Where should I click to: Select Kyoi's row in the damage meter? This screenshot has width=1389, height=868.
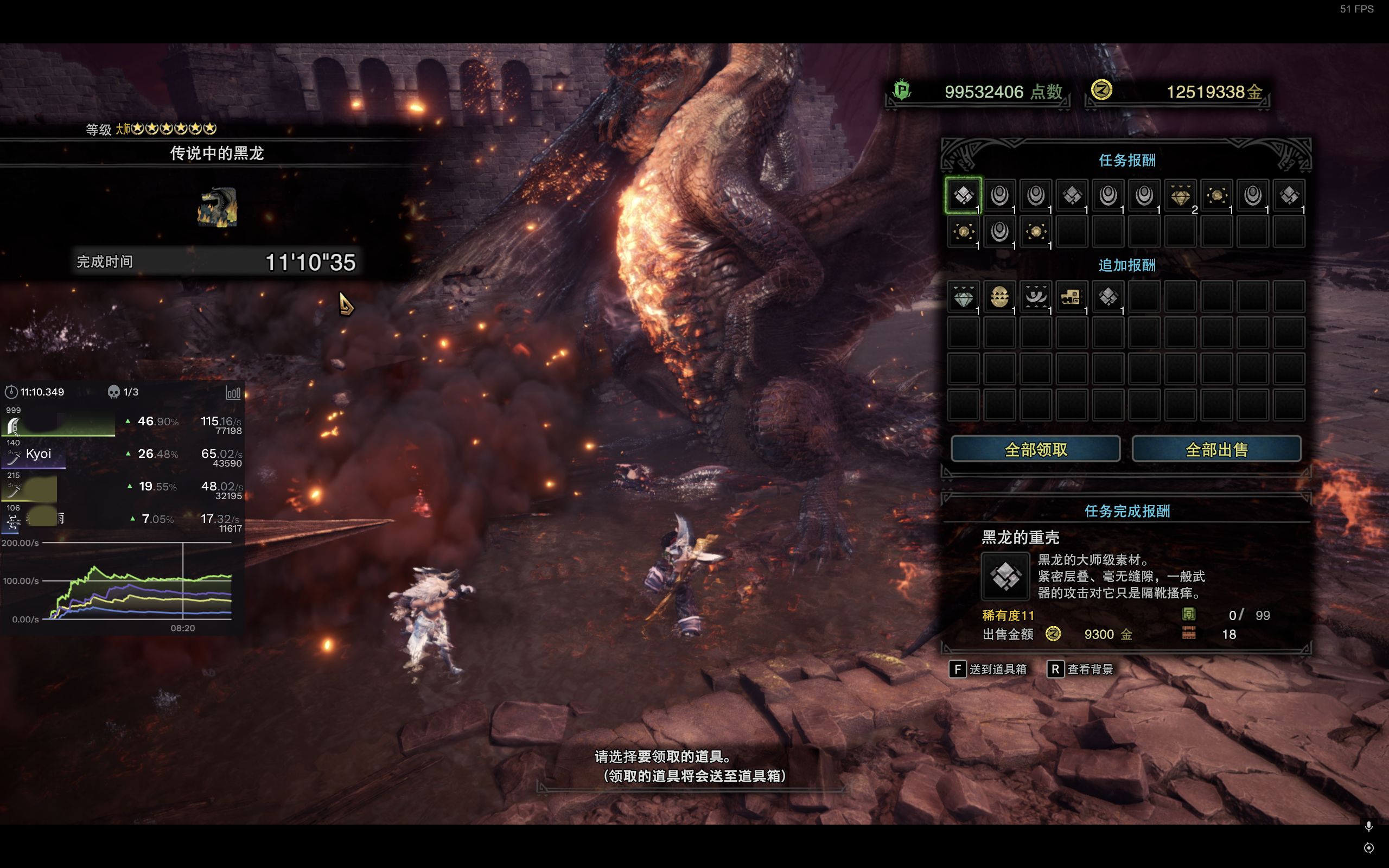122,455
